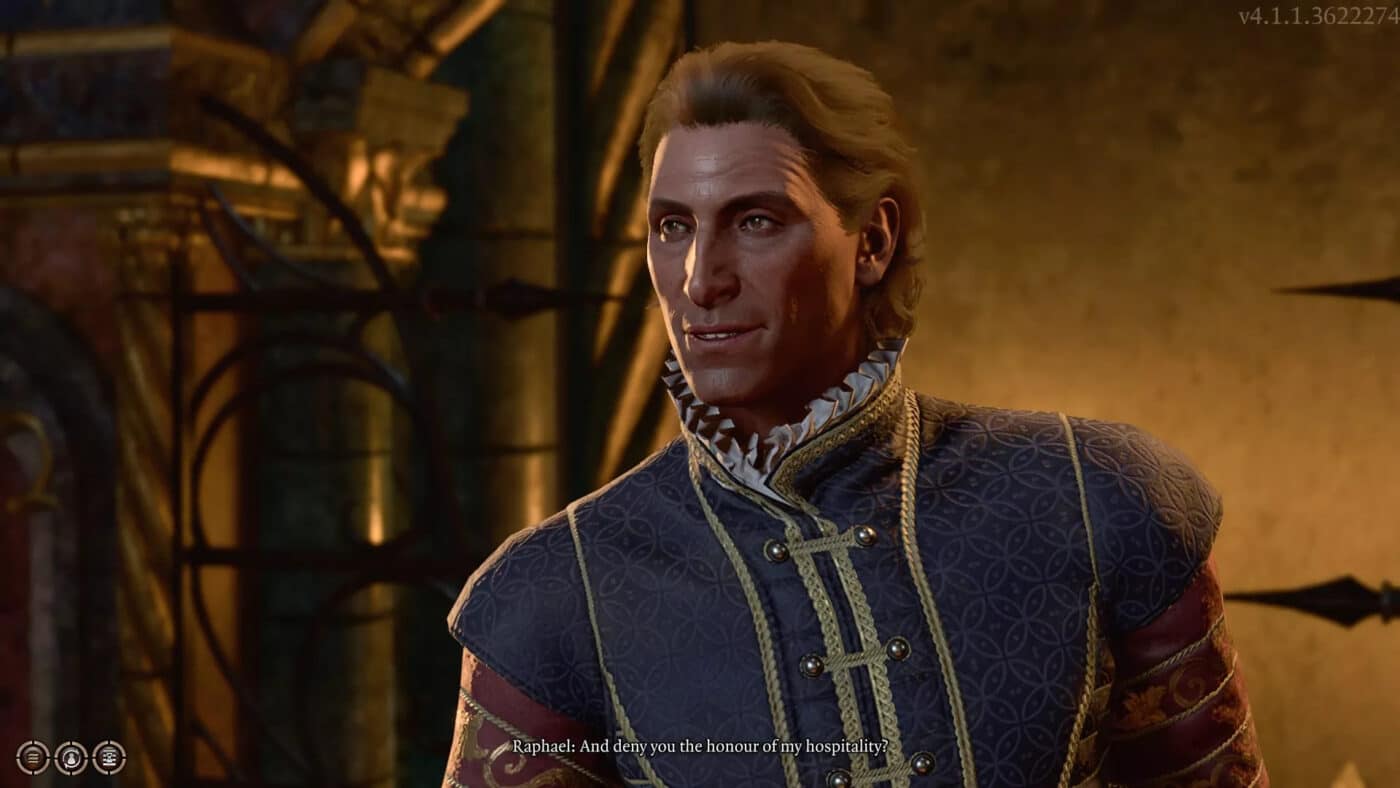The height and width of the screenshot is (788, 1400).
Task: Select the rightmost circular dialogue icon
Action: click(108, 758)
